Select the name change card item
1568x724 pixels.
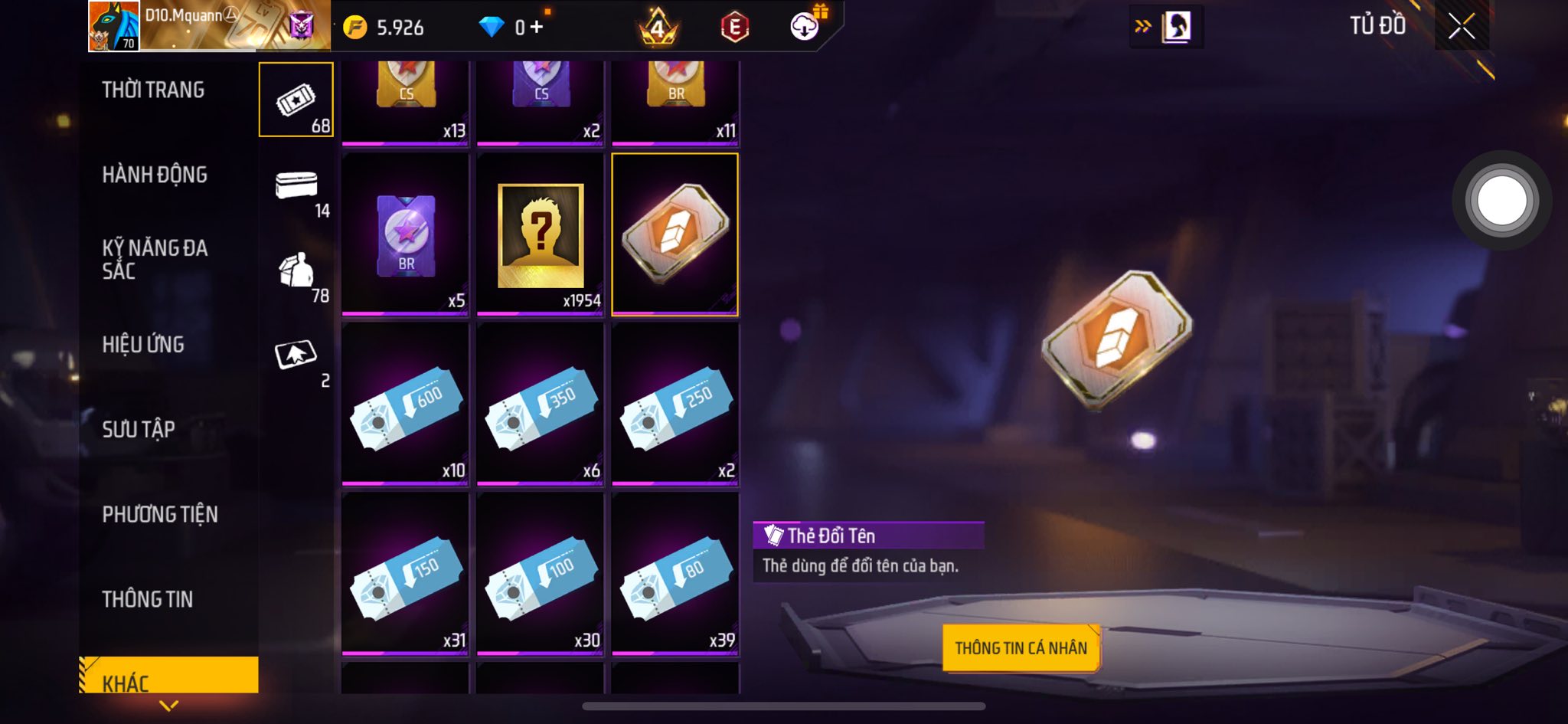pyautogui.click(x=675, y=234)
